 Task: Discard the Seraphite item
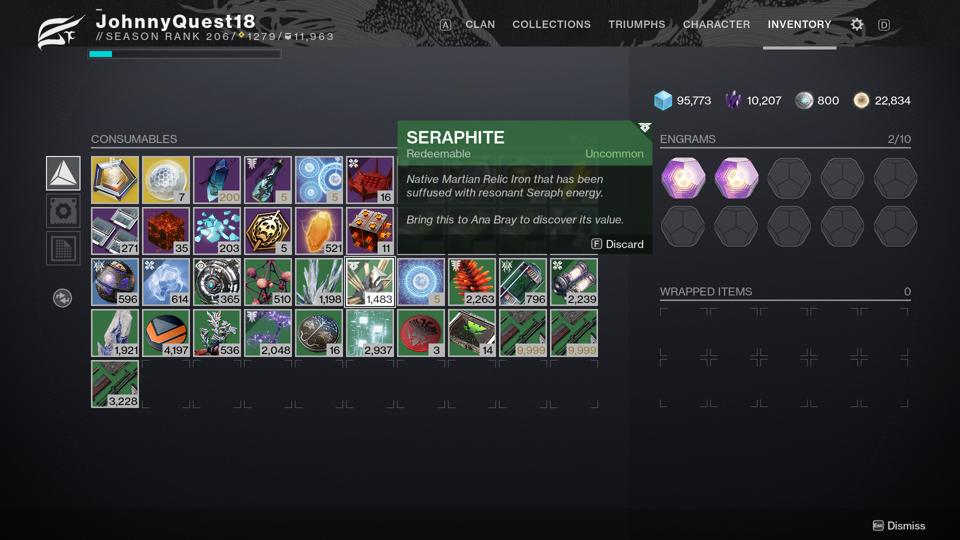pyautogui.click(x=618, y=244)
